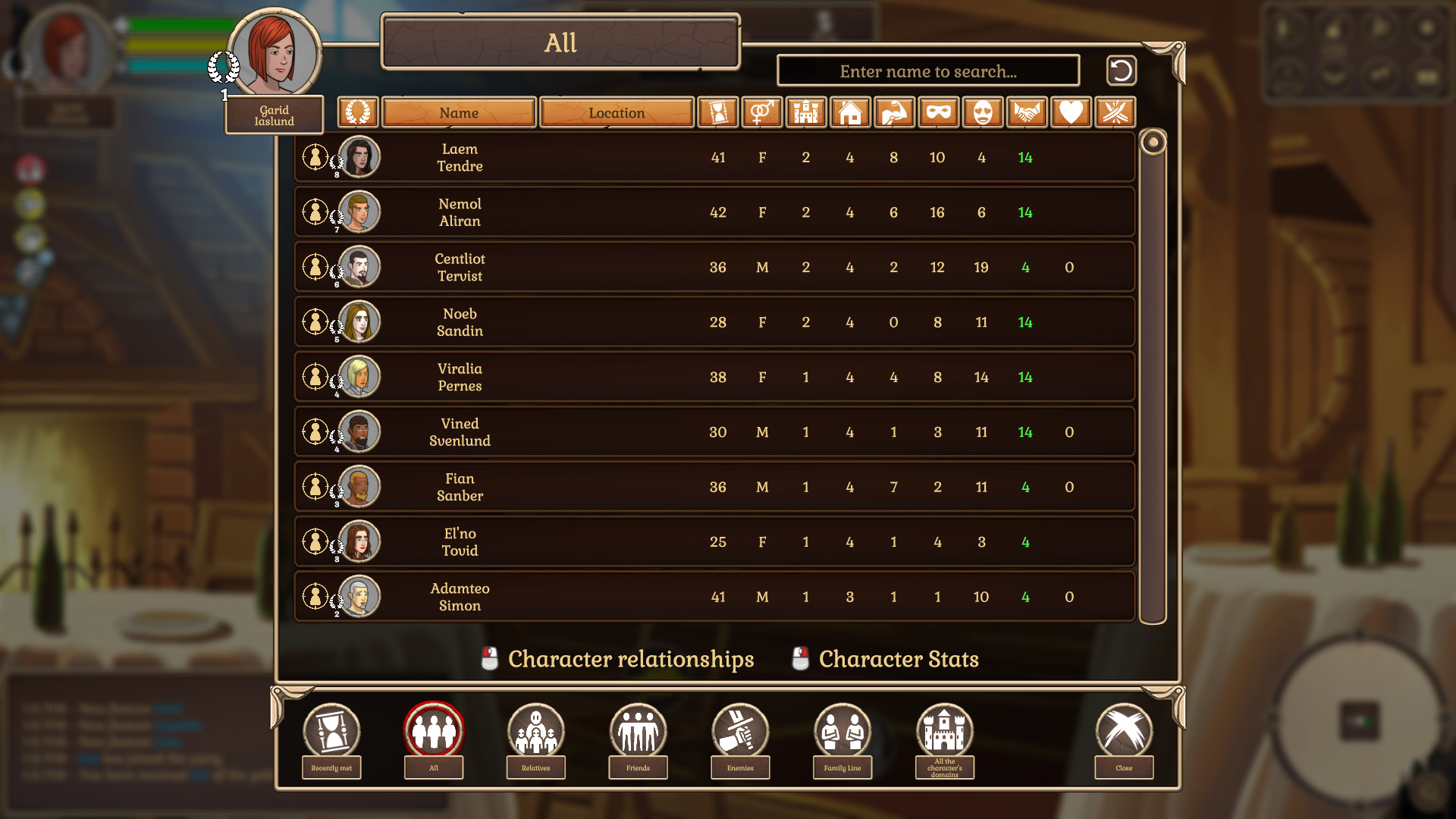Switch to the Relatives filter

[535, 732]
